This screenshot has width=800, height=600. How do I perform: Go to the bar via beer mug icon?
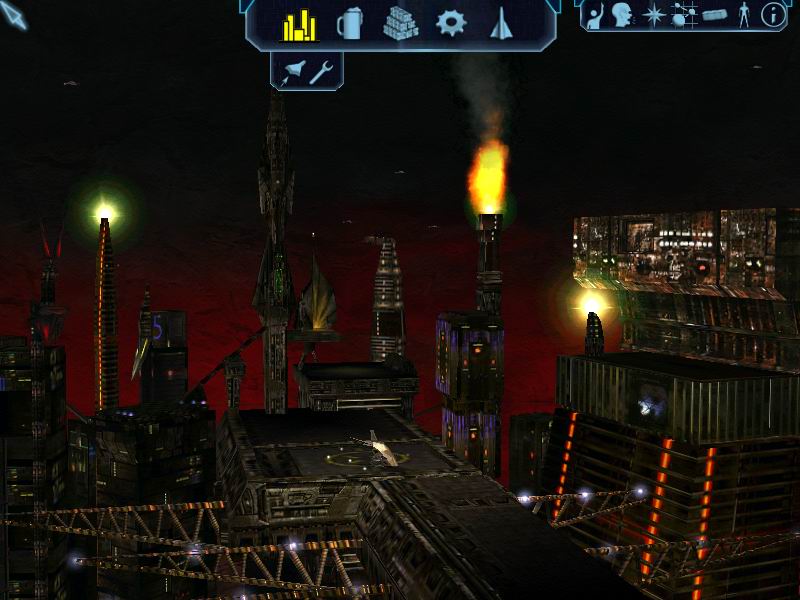[349, 24]
